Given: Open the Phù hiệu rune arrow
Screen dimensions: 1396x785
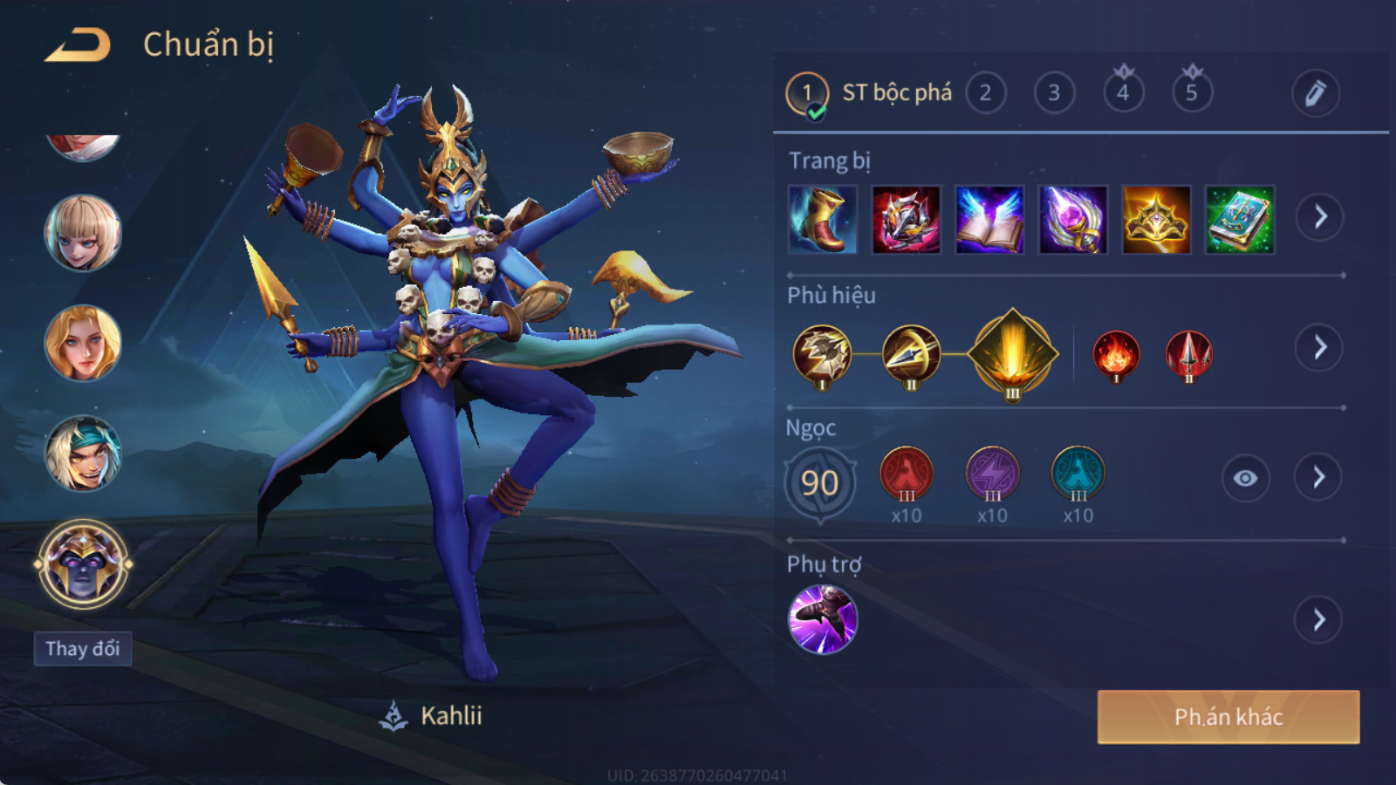Looking at the screenshot, I should click(x=1319, y=347).
